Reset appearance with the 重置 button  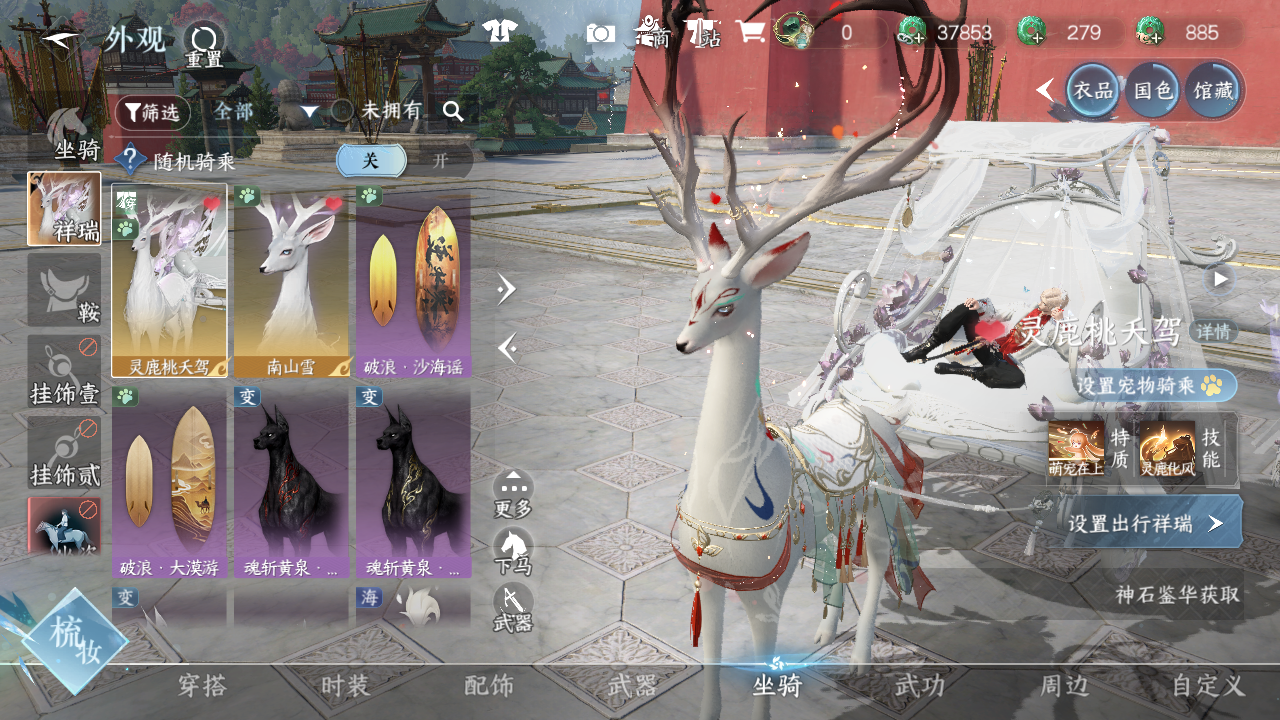tap(204, 44)
